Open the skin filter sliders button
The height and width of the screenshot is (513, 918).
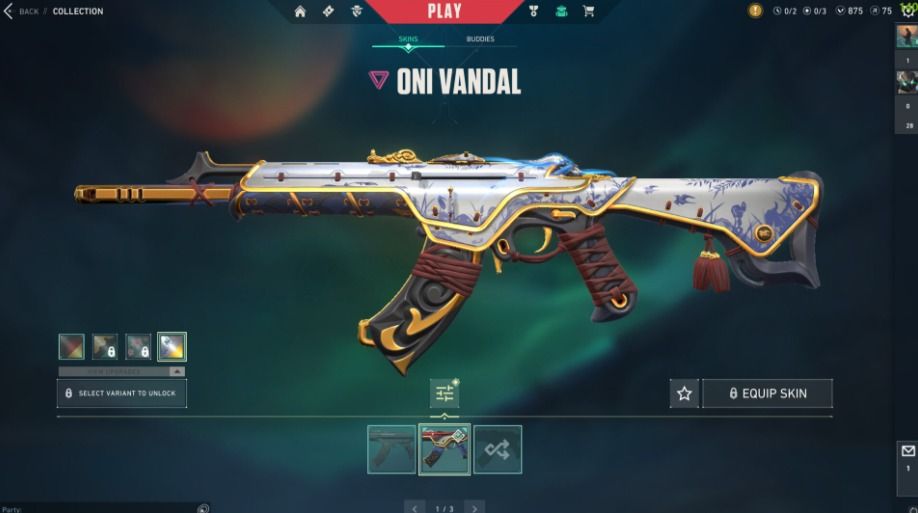point(444,394)
